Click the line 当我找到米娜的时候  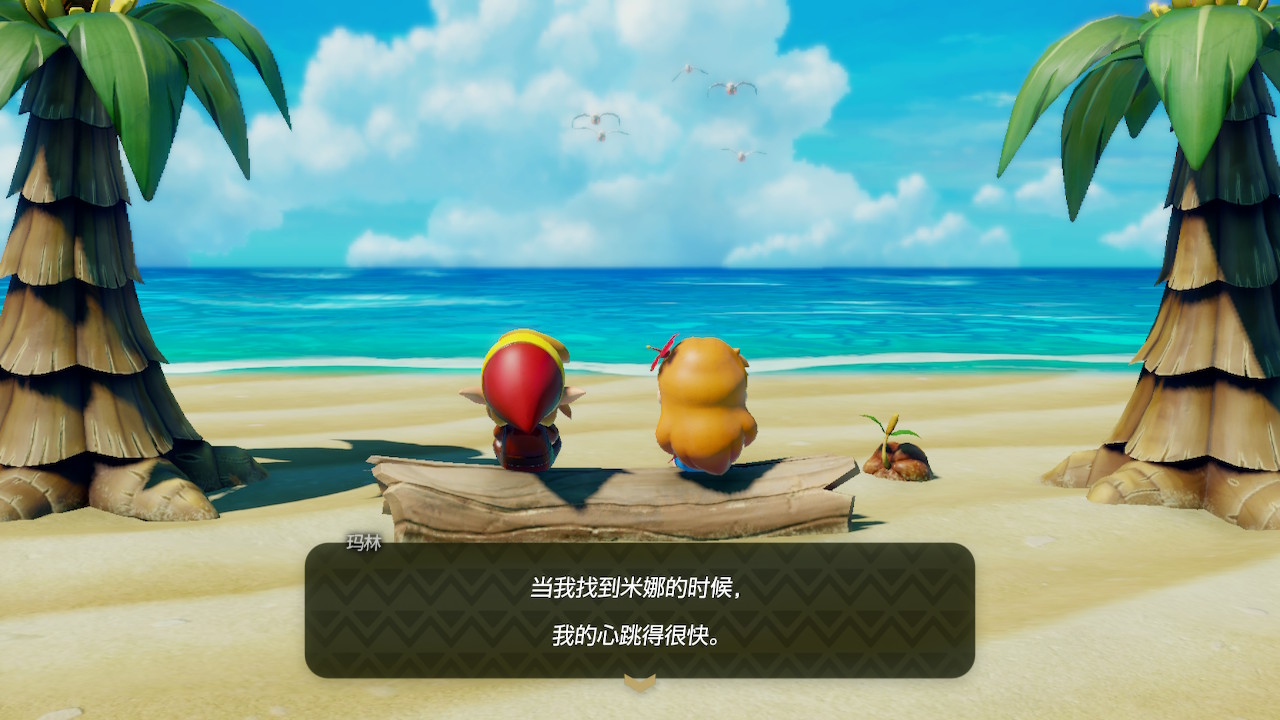click(x=637, y=585)
